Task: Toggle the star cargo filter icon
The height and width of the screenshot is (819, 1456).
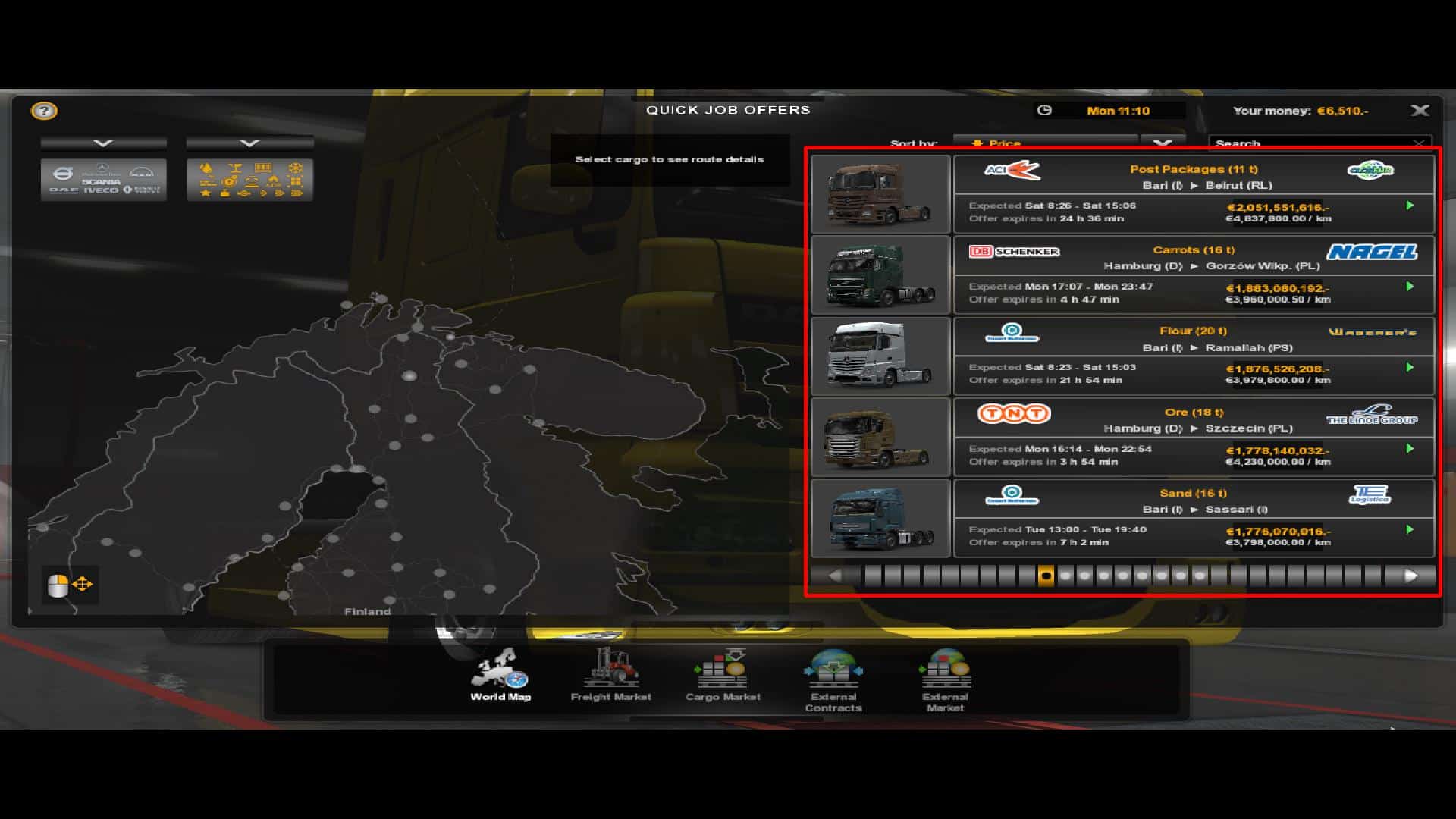Action: coord(207,193)
